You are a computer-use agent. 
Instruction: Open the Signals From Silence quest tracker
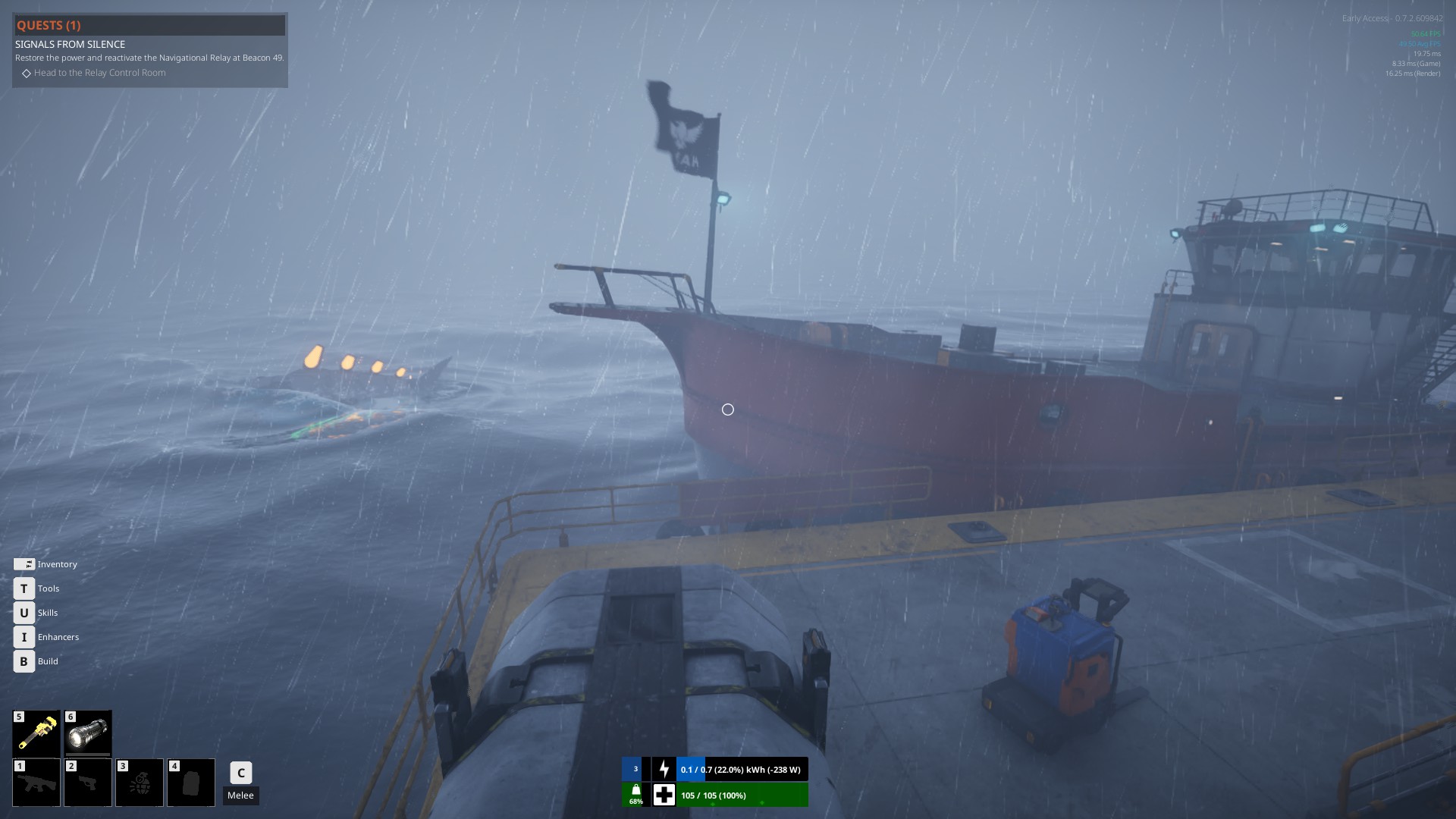point(71,45)
